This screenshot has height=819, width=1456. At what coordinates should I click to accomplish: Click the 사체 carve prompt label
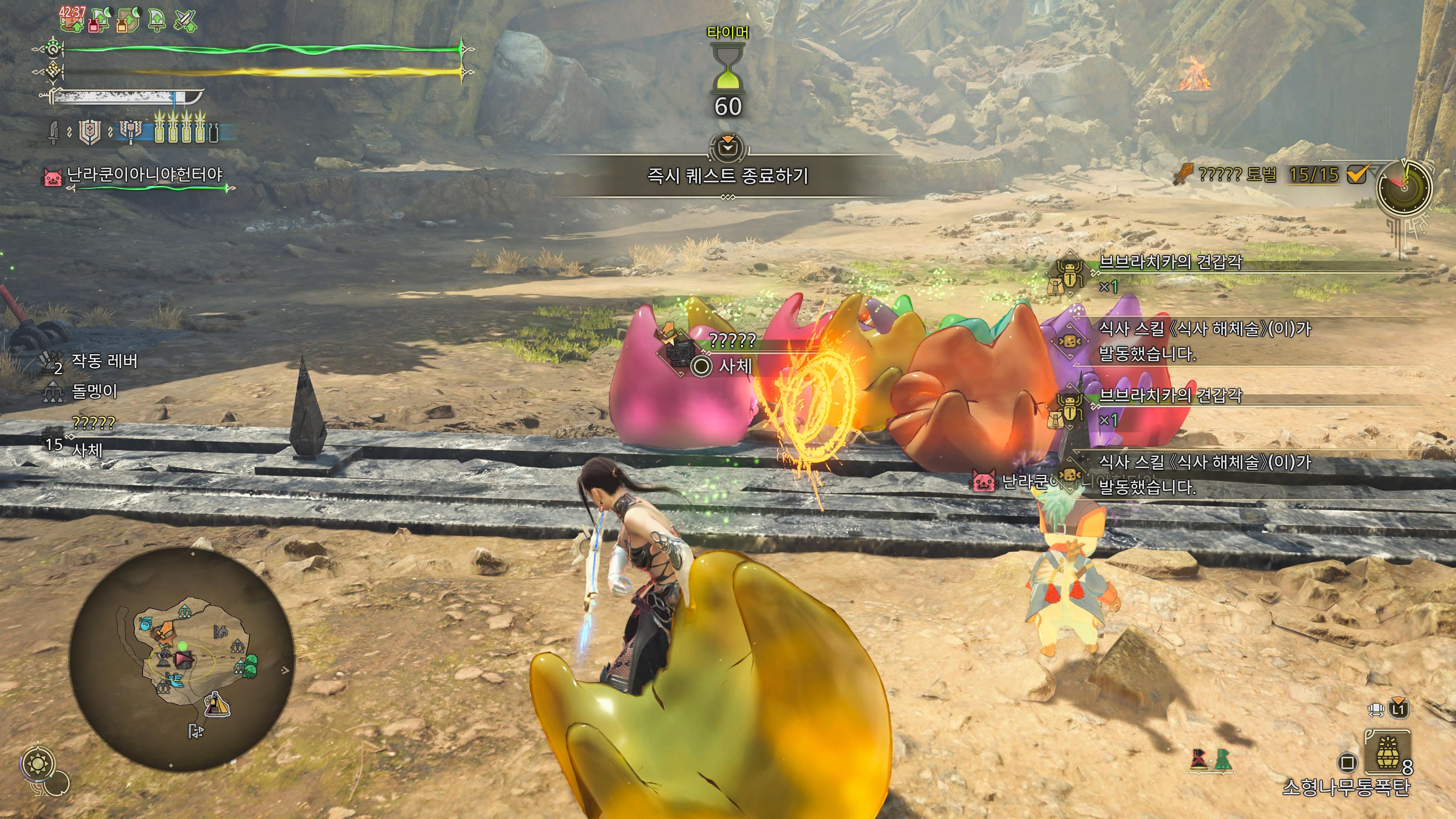point(735,366)
